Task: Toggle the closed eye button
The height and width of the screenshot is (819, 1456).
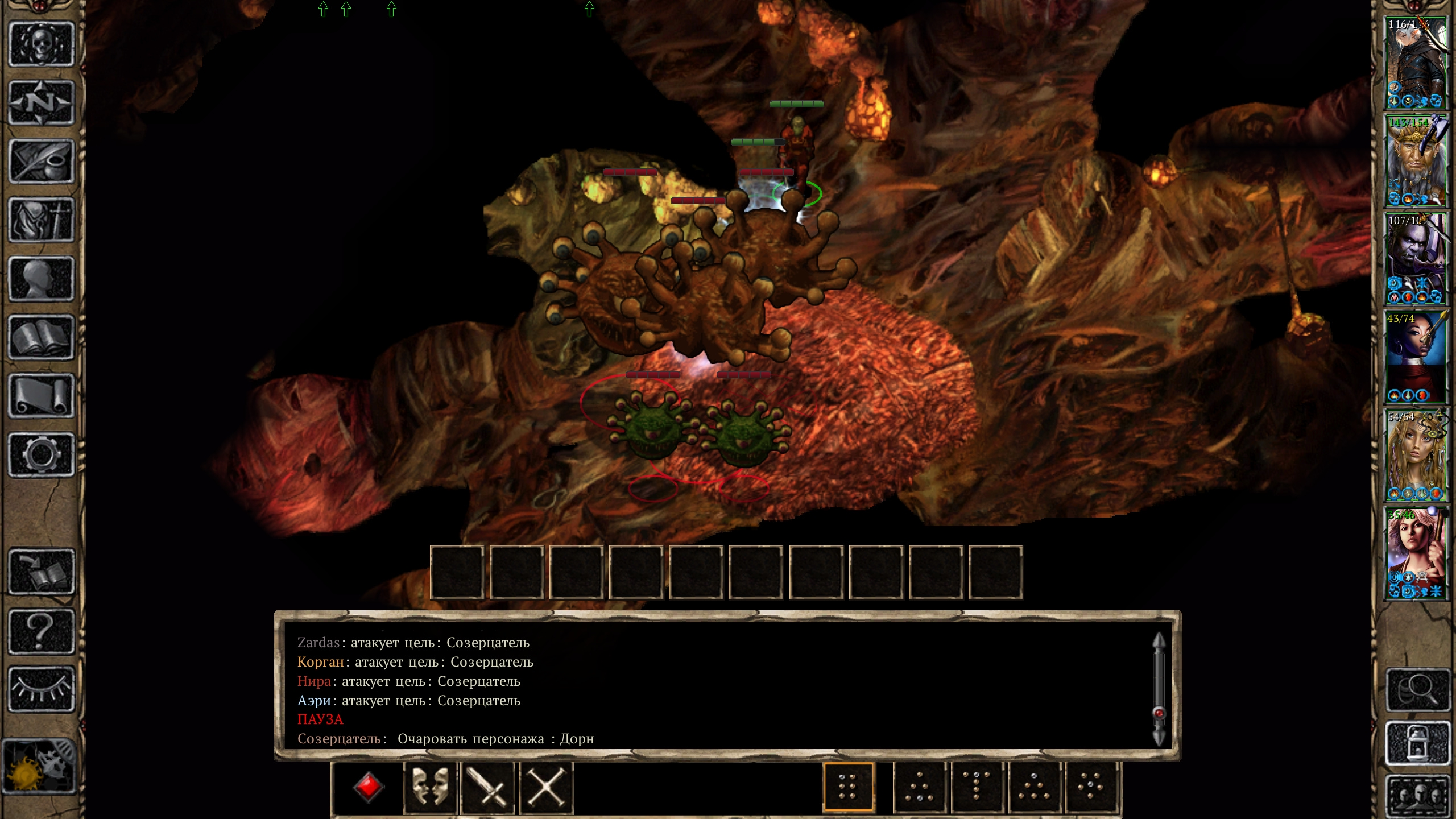Action: tap(41, 689)
